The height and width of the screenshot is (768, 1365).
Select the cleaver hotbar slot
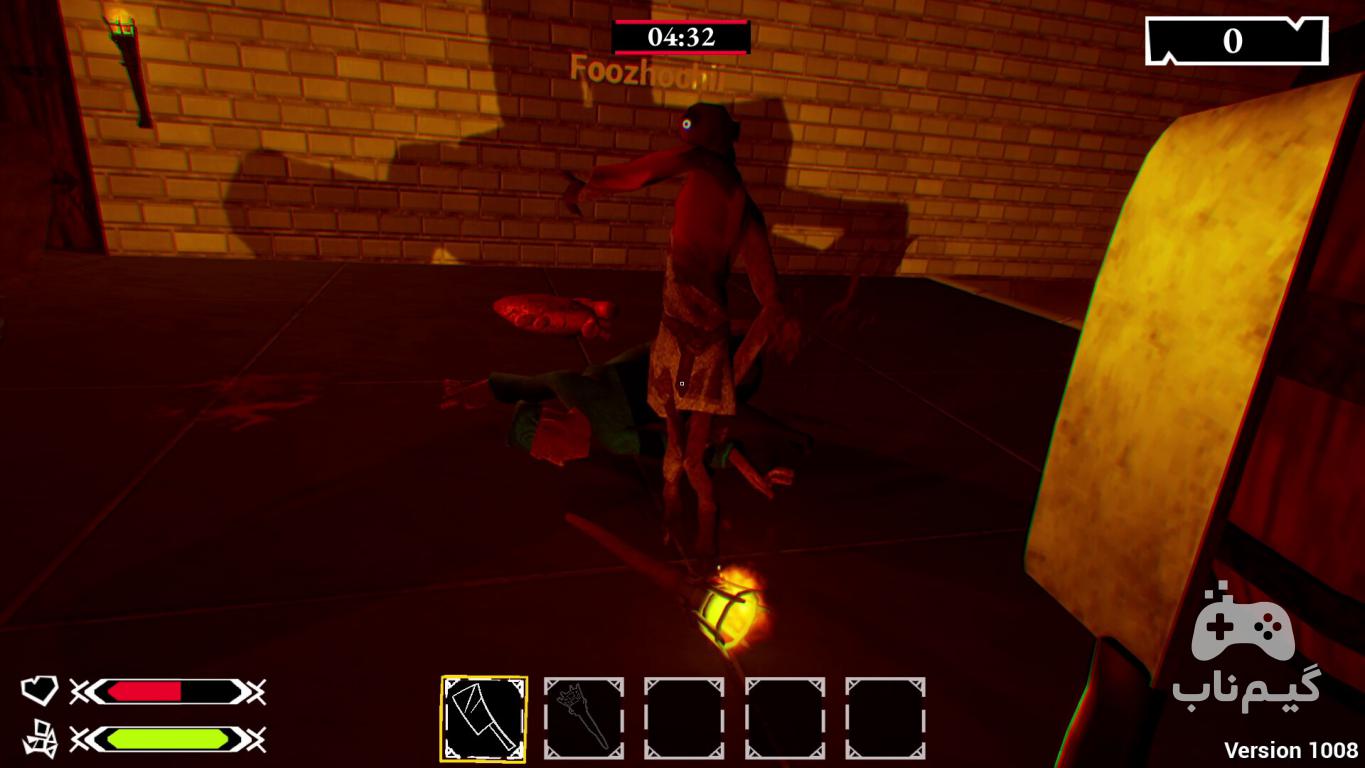[484, 718]
